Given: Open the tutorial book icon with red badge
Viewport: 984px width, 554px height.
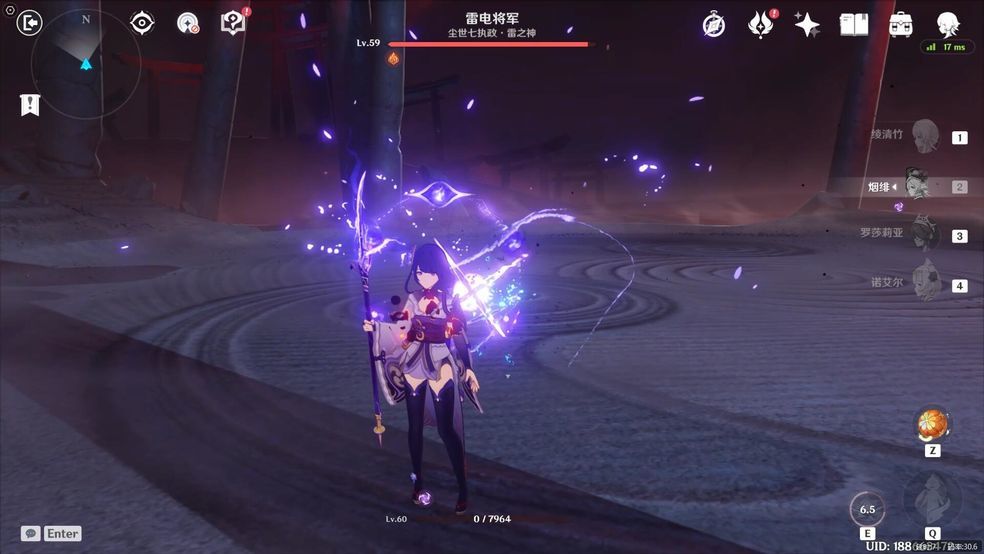Looking at the screenshot, I should click(x=233, y=23).
